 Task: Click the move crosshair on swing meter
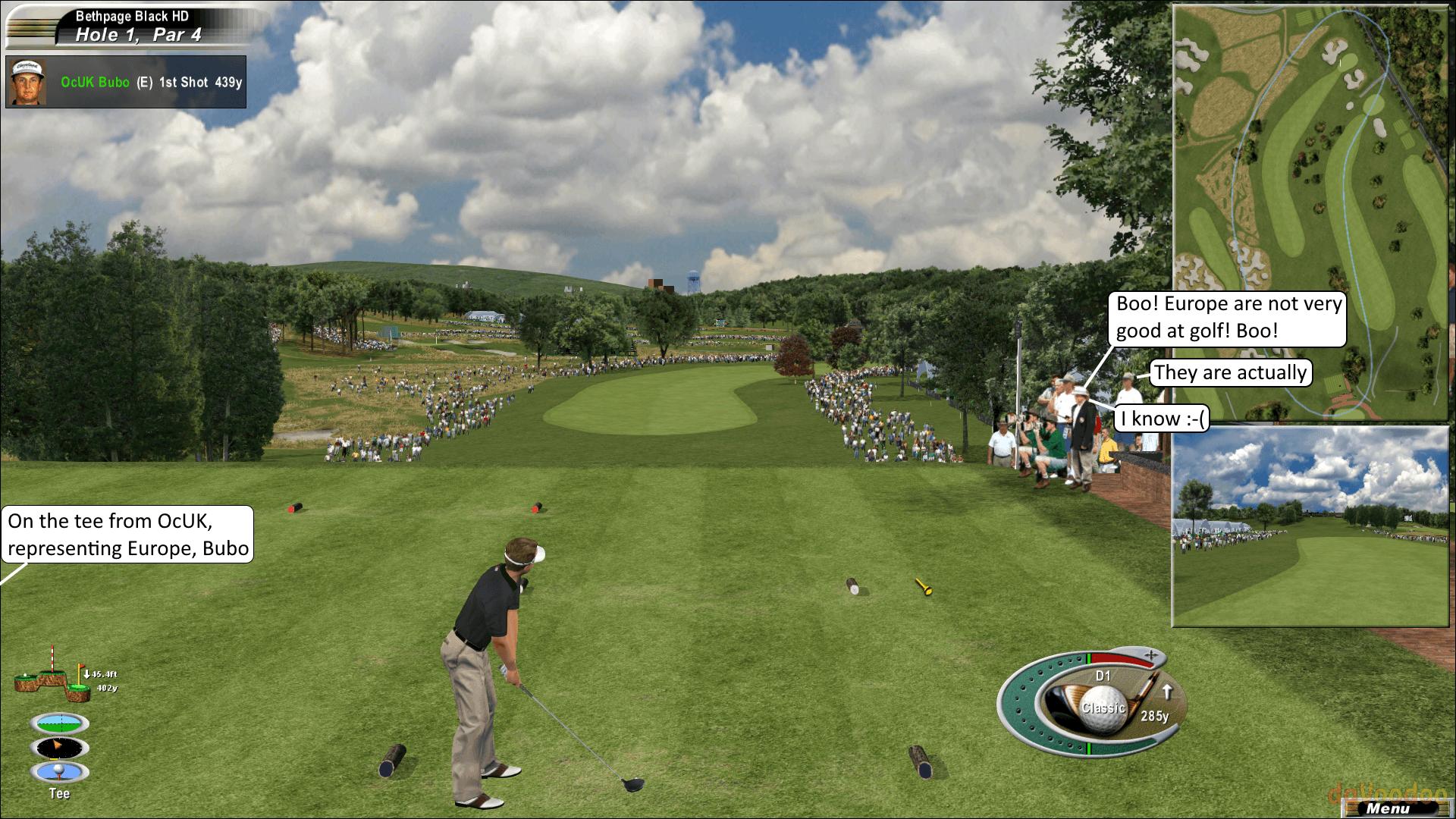click(x=1151, y=655)
